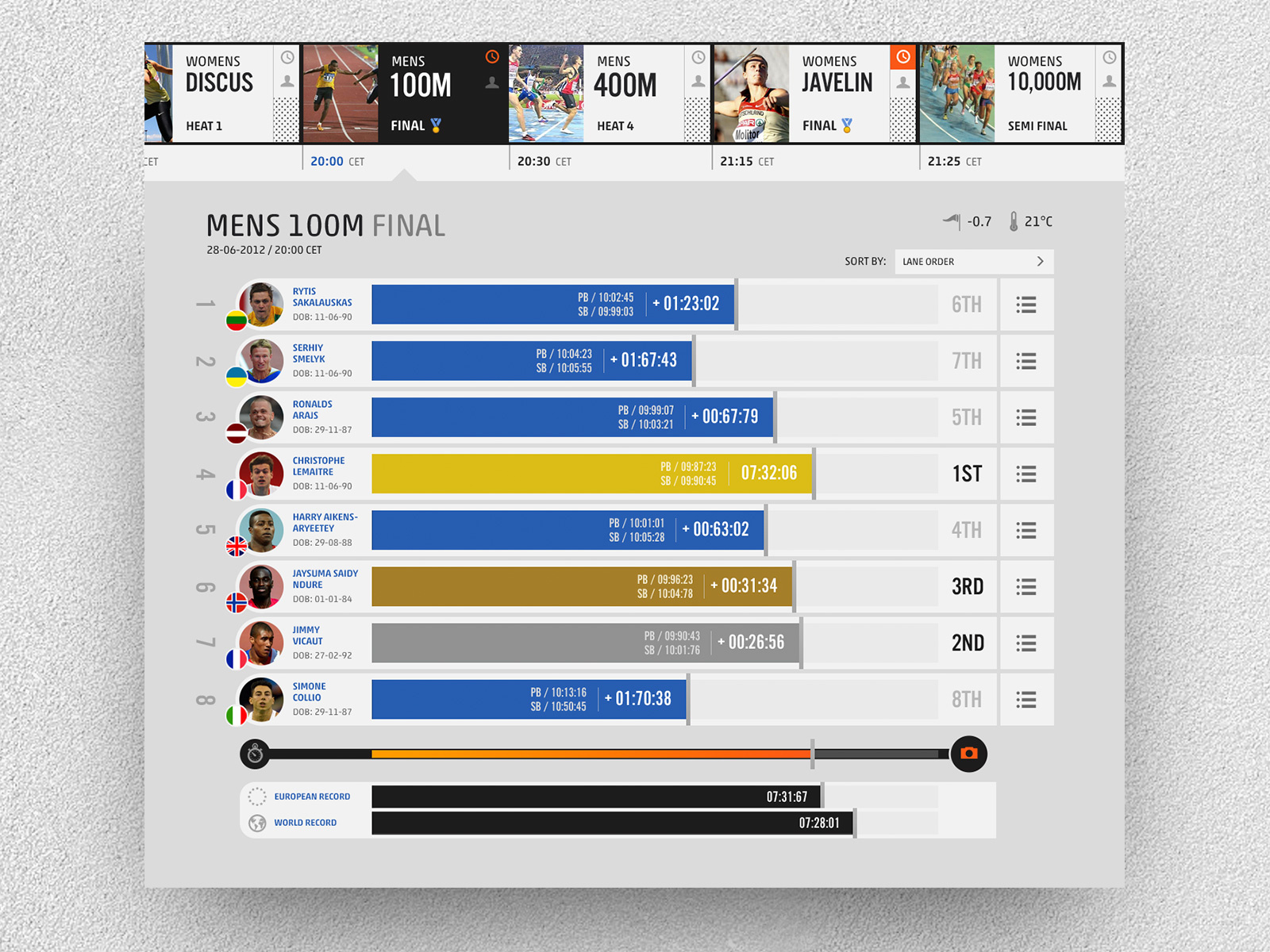Show details menu for Christophe Lemaitre
Screen dimensions: 1270x952
click(1026, 474)
